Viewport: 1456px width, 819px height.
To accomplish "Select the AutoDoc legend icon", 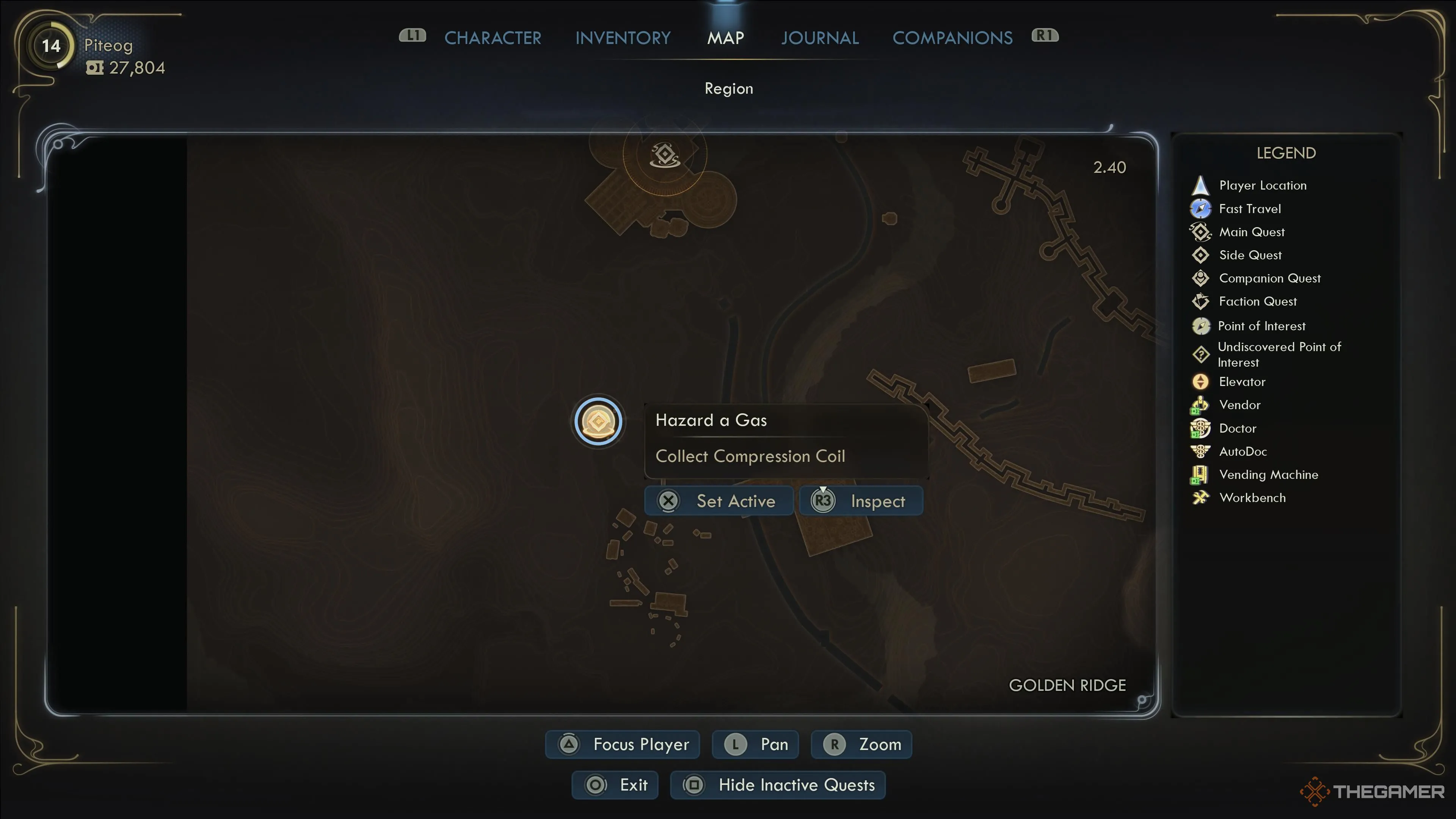I will 1200,451.
